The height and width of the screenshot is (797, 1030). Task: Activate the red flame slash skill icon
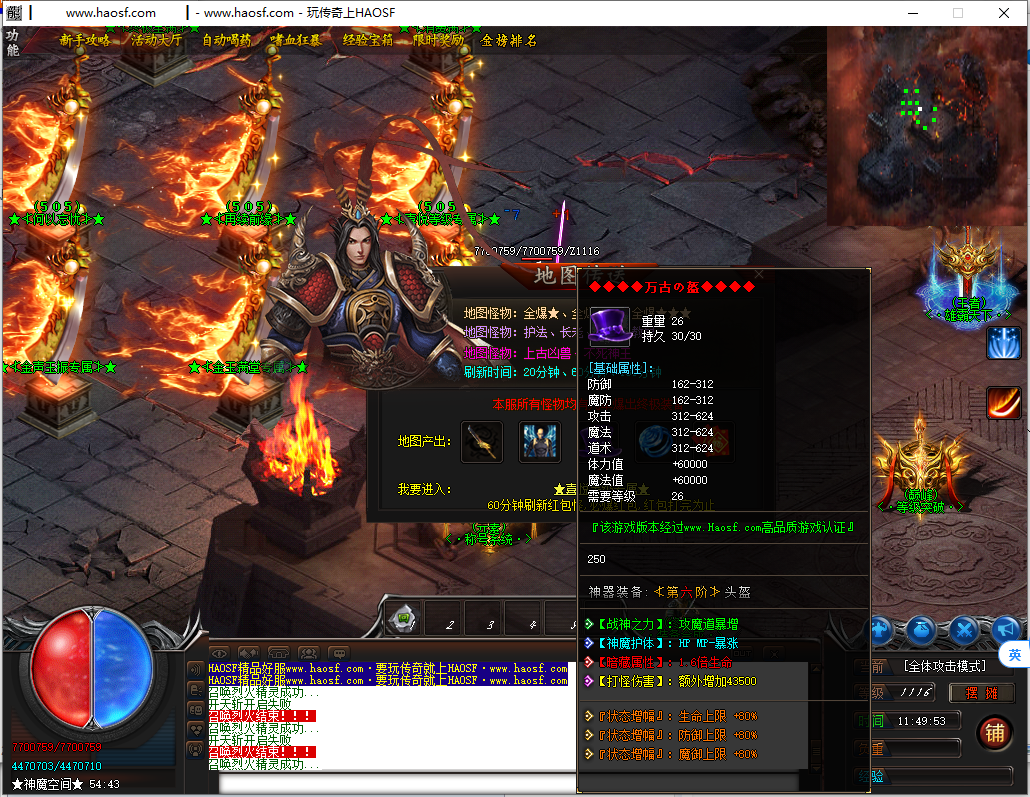tap(1003, 402)
